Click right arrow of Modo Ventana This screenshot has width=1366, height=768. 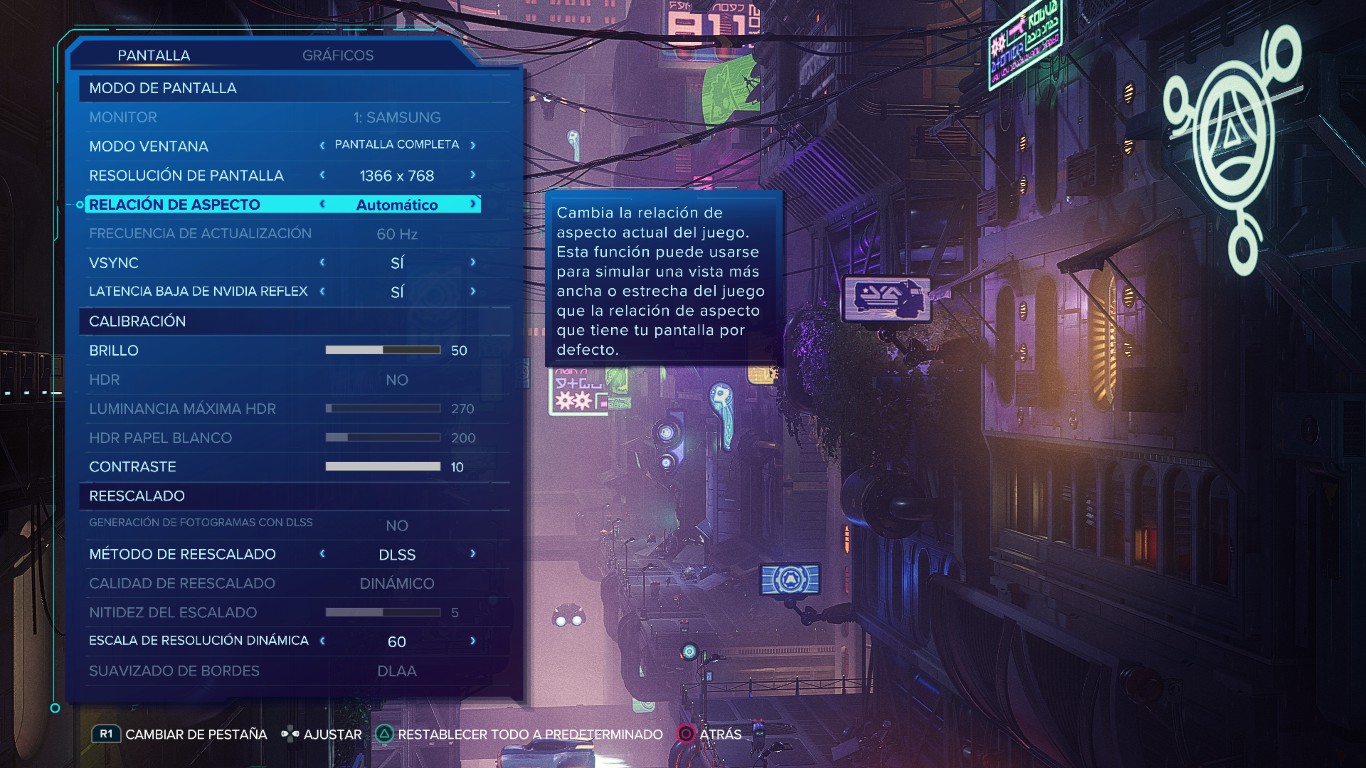pos(473,146)
